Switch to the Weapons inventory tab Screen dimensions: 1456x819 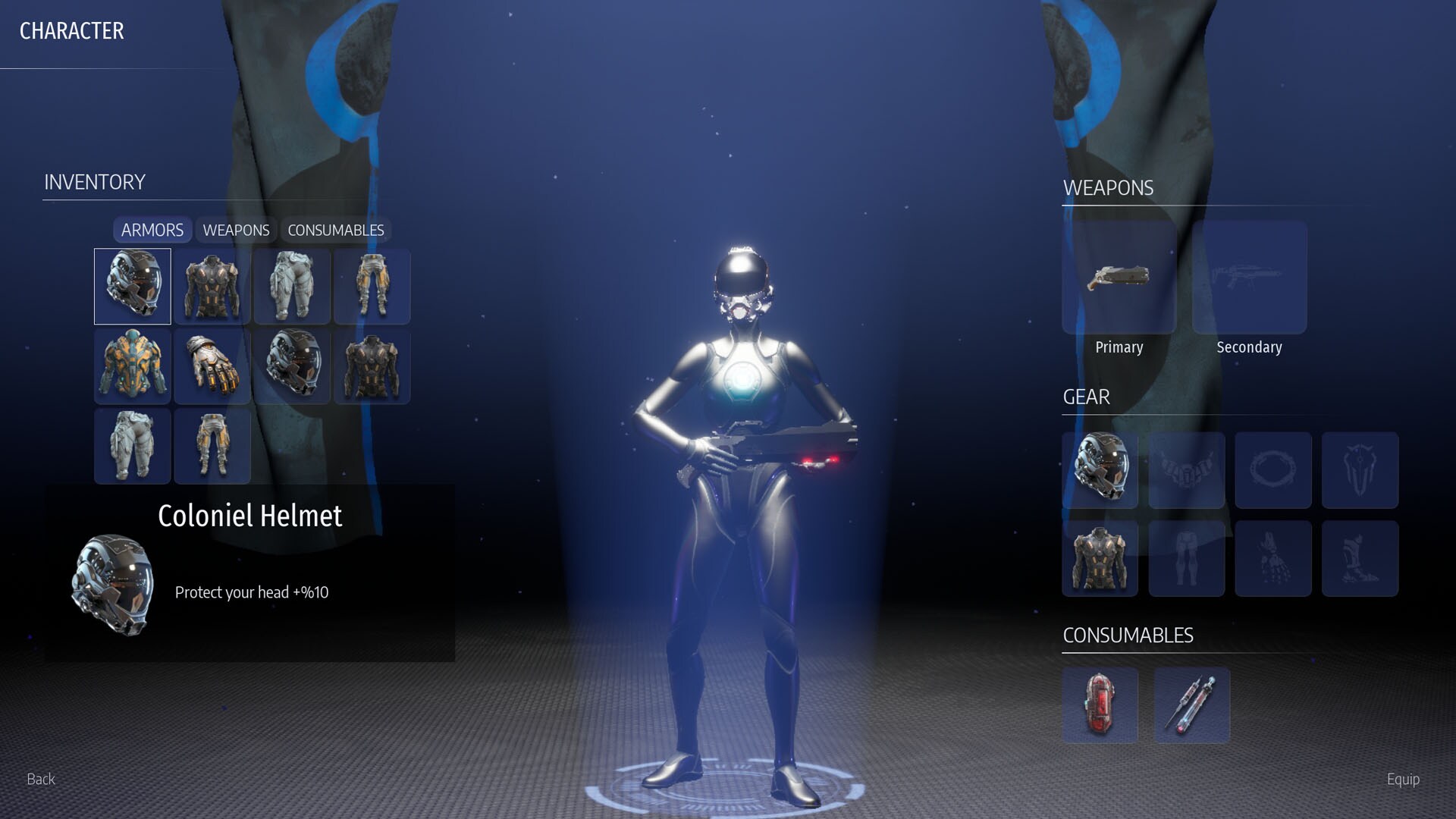(x=236, y=230)
